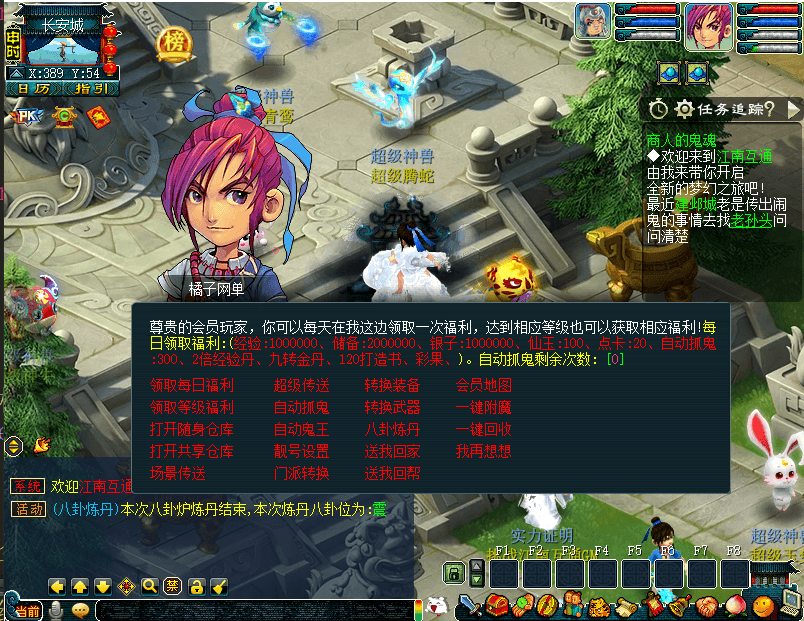
Task: Toggle the PK mode icon
Action: click(x=25, y=116)
